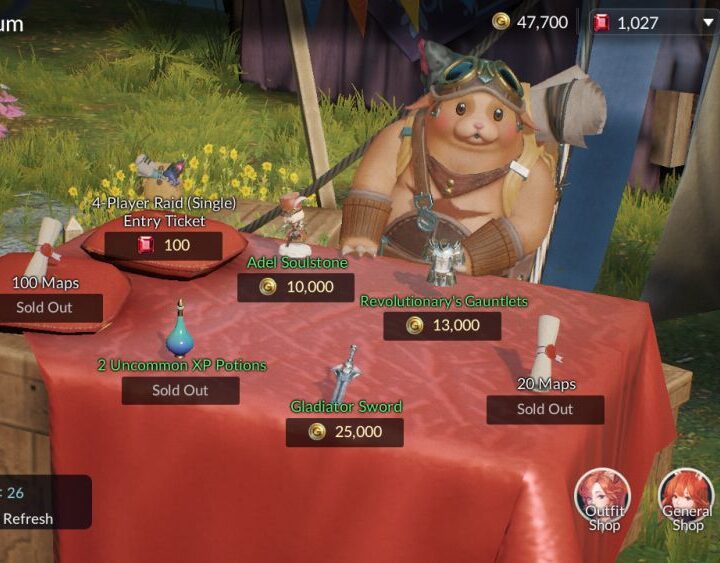
Task: Select the sold out 20 Maps item
Action: pyautogui.click(x=545, y=409)
